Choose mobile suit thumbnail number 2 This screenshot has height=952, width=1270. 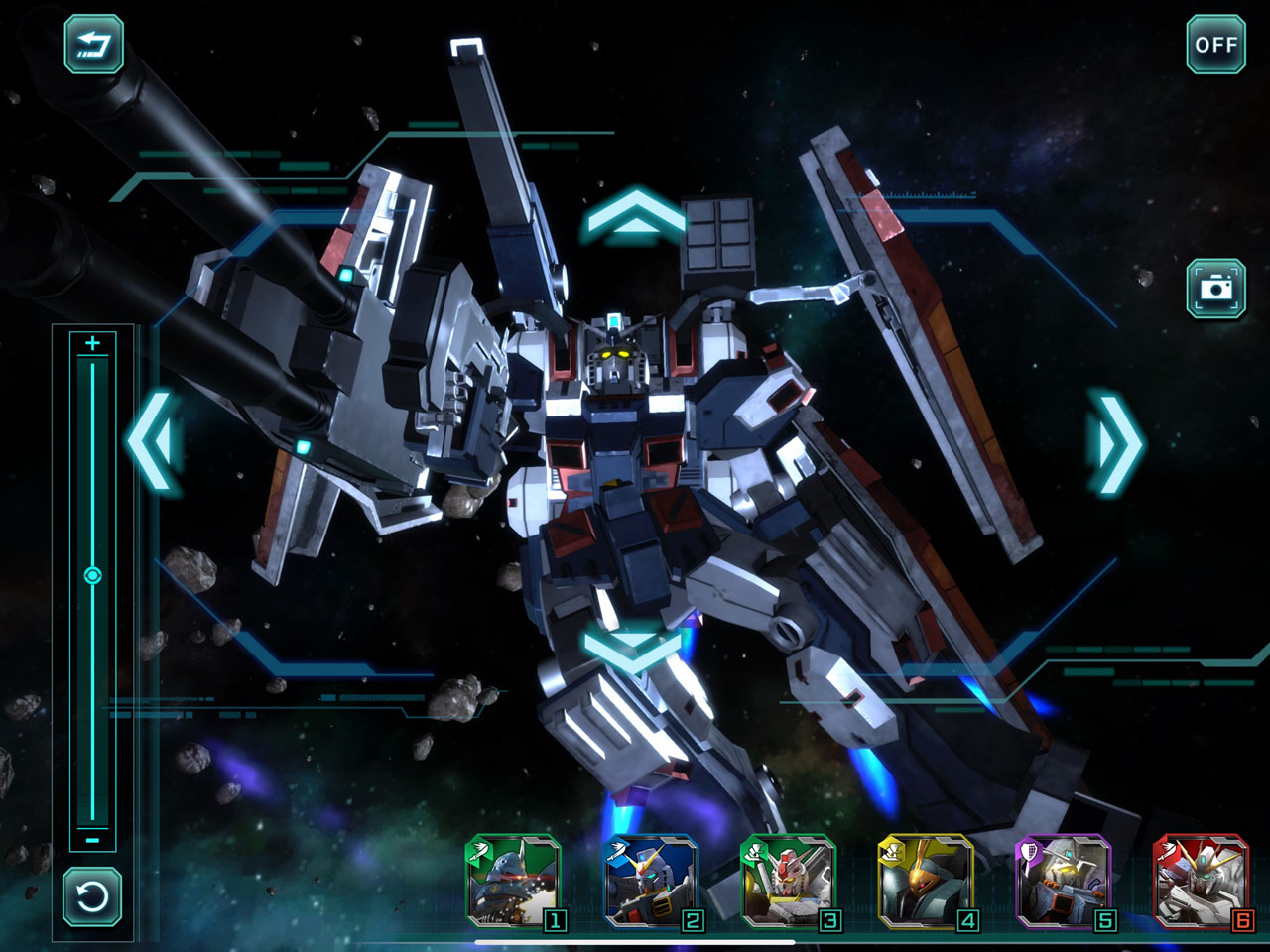652,882
